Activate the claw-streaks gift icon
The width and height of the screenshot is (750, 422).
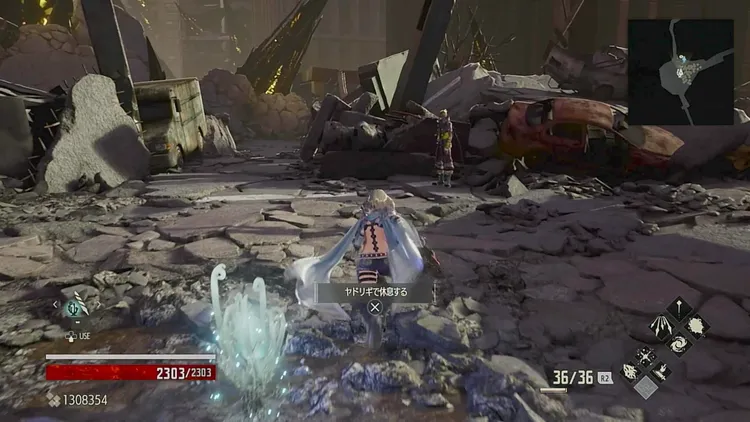click(x=662, y=326)
